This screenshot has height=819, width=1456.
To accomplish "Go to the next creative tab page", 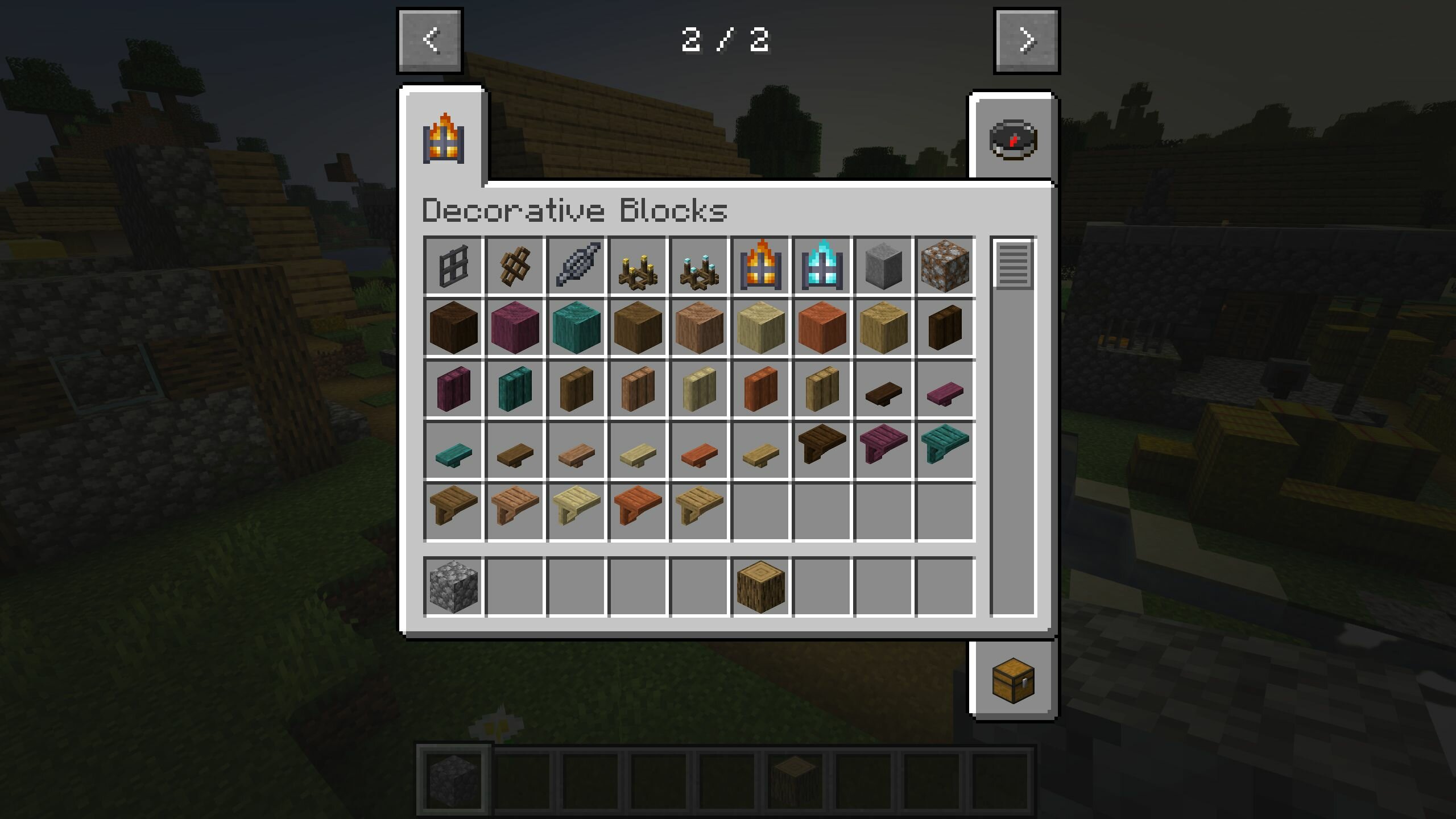I will coord(1027,40).
